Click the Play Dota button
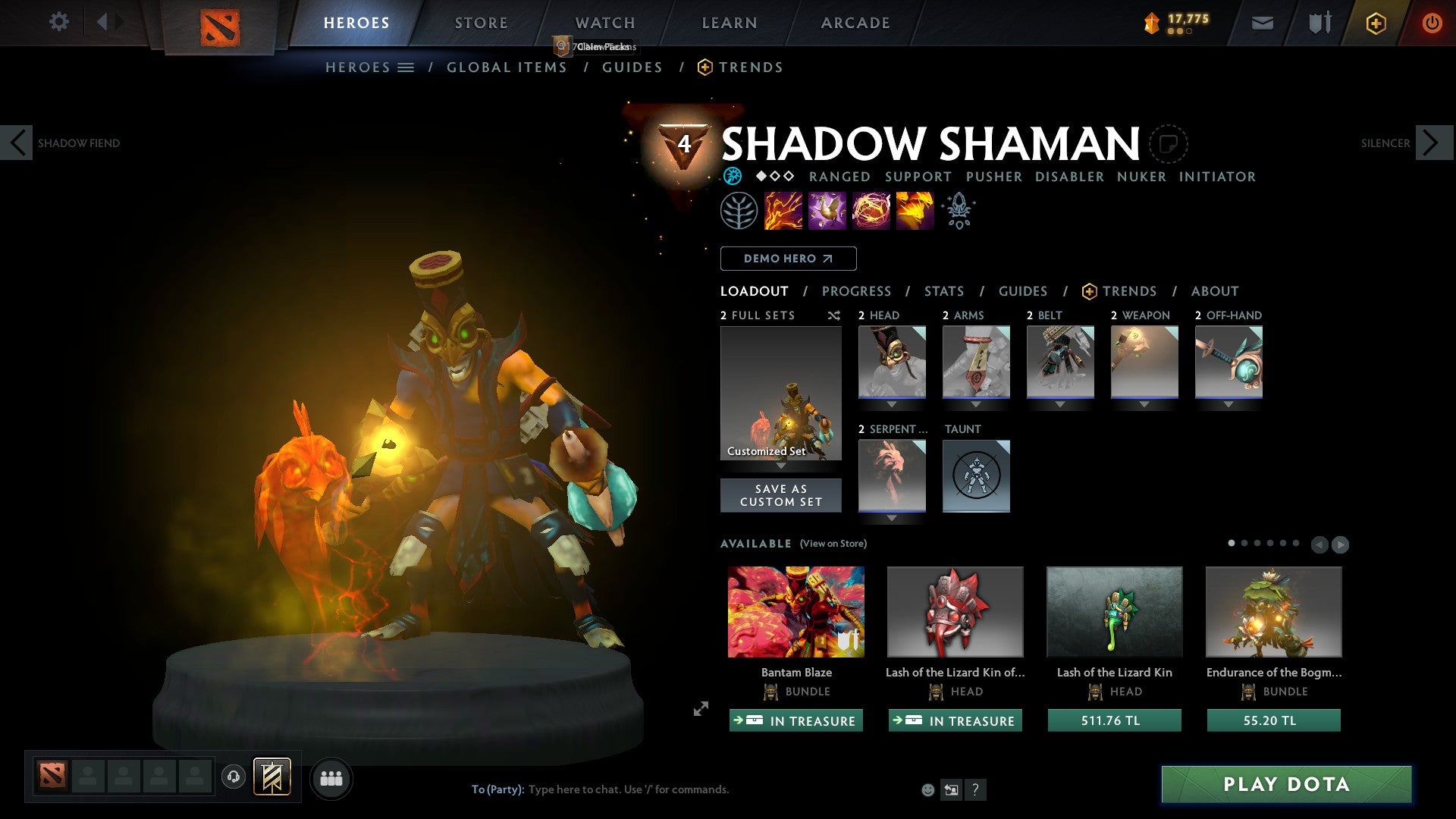Screen dimensions: 1456x819 [1284, 785]
